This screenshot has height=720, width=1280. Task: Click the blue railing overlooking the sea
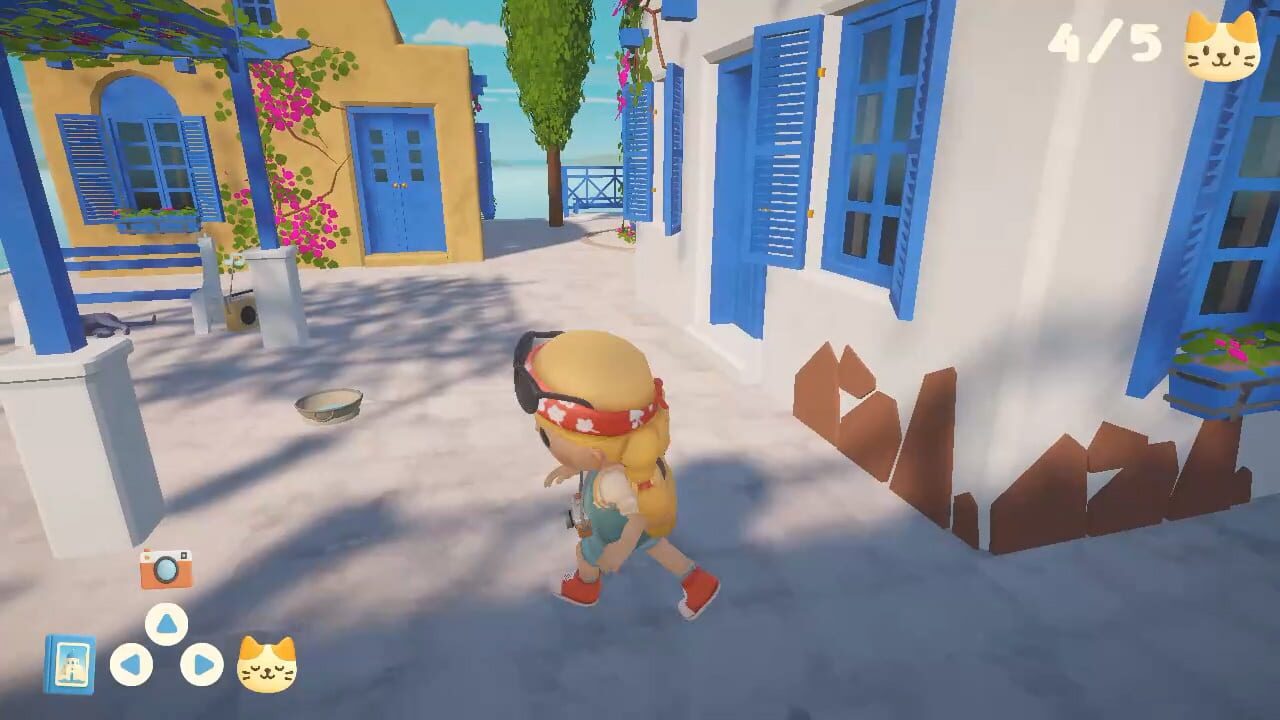click(592, 185)
